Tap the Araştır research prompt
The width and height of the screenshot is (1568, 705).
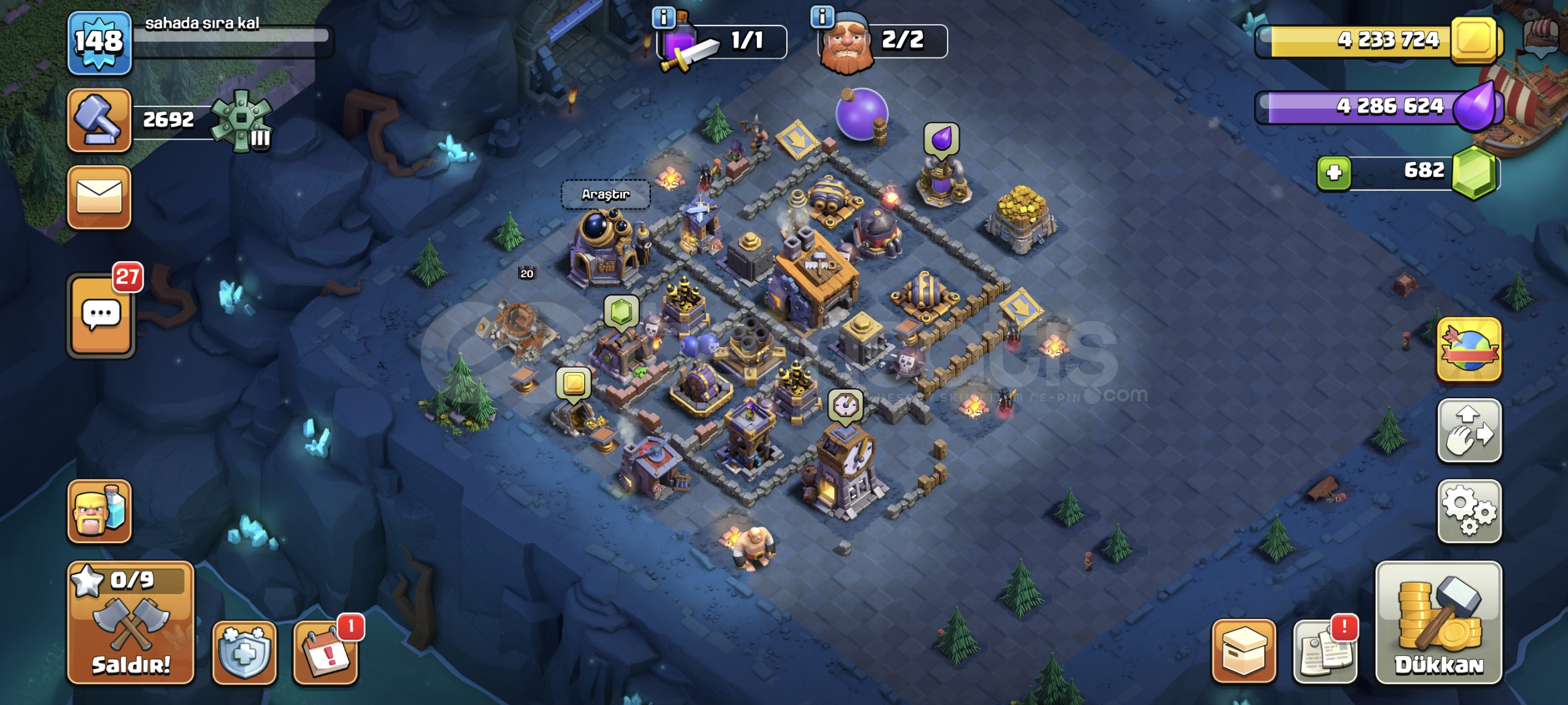(606, 194)
